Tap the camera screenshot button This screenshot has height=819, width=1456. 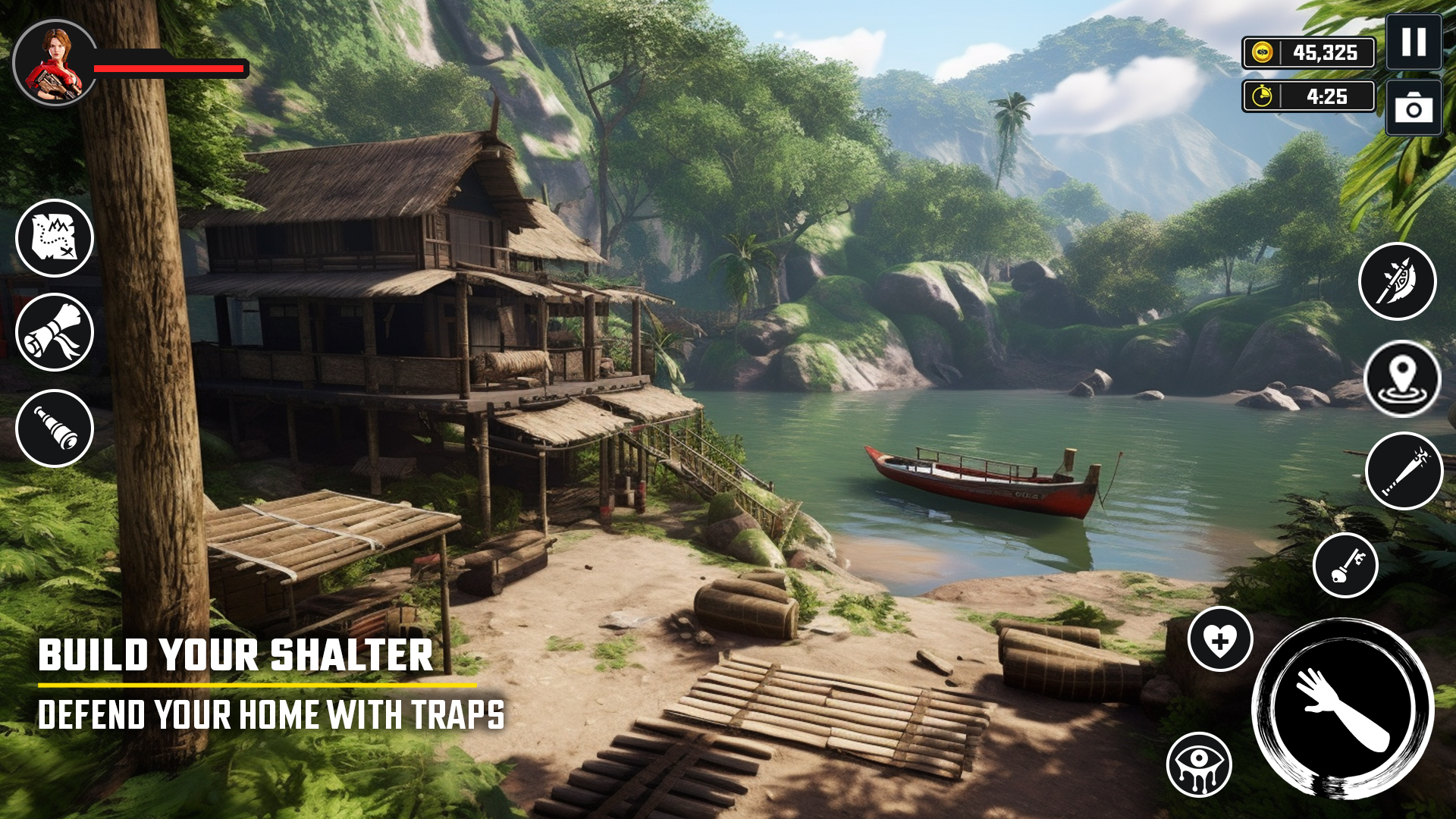[x=1414, y=108]
